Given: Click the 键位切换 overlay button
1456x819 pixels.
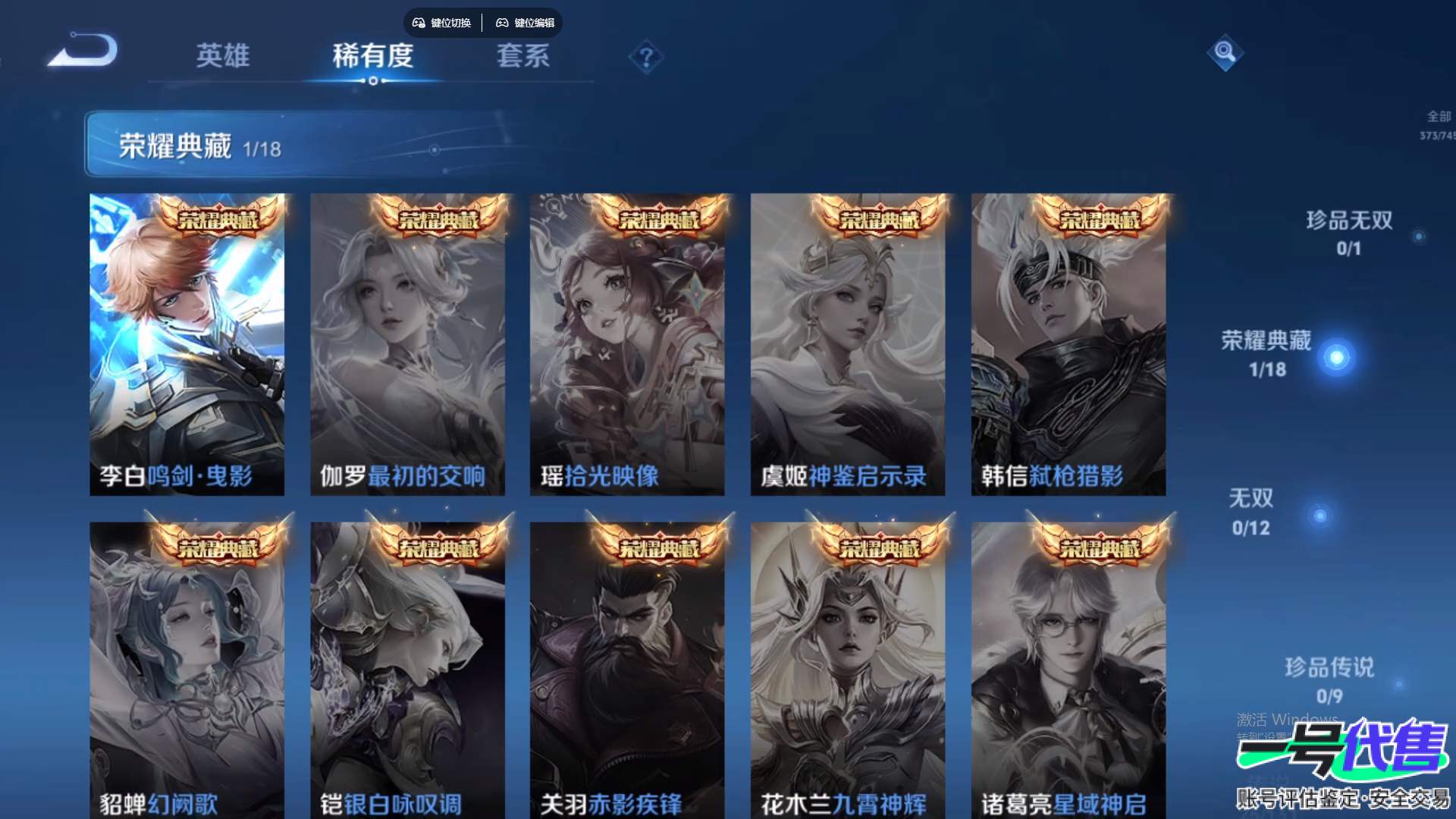Looking at the screenshot, I should [x=442, y=23].
